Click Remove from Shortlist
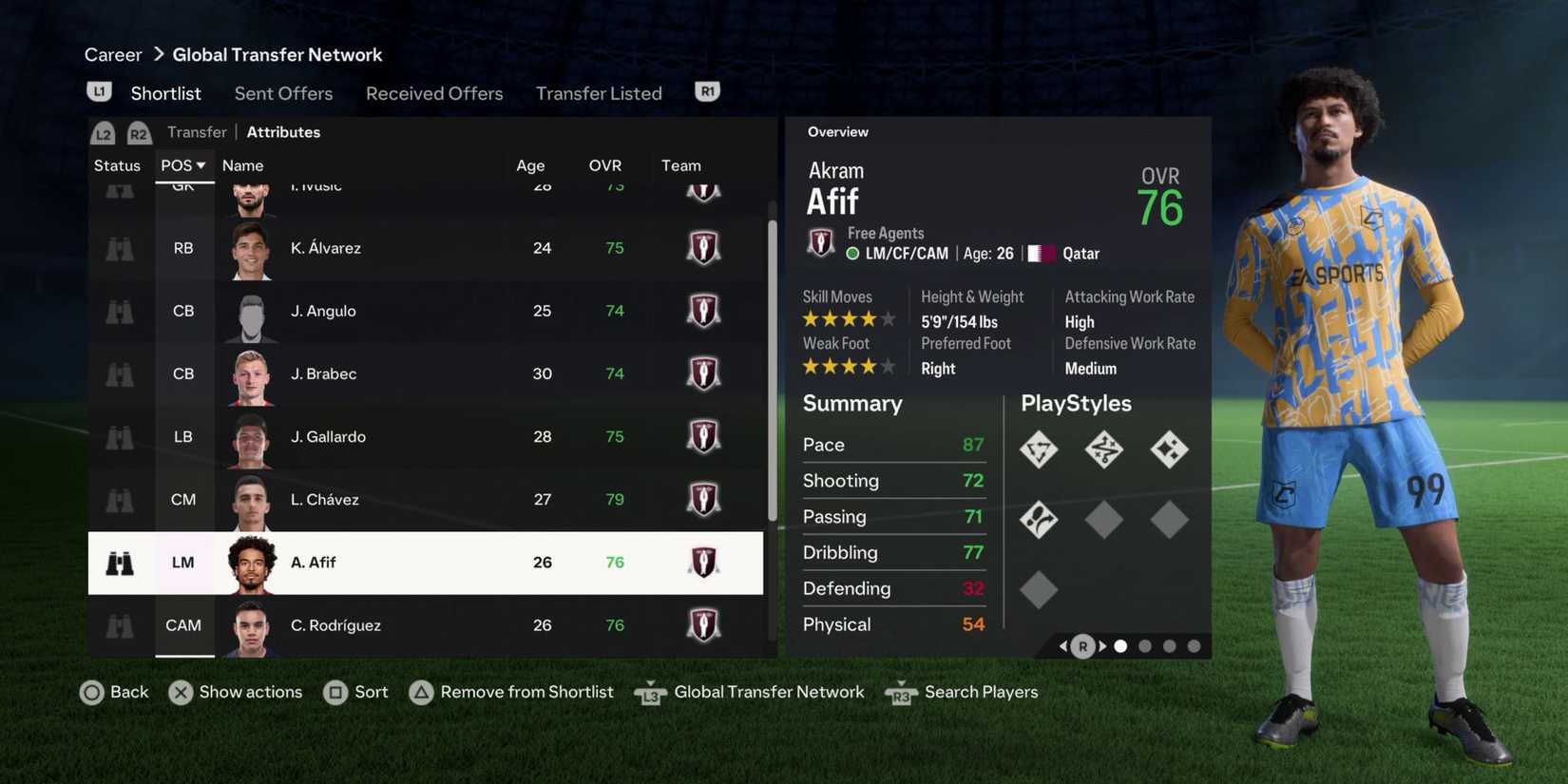Screen dimensions: 1568x784 pos(526,693)
